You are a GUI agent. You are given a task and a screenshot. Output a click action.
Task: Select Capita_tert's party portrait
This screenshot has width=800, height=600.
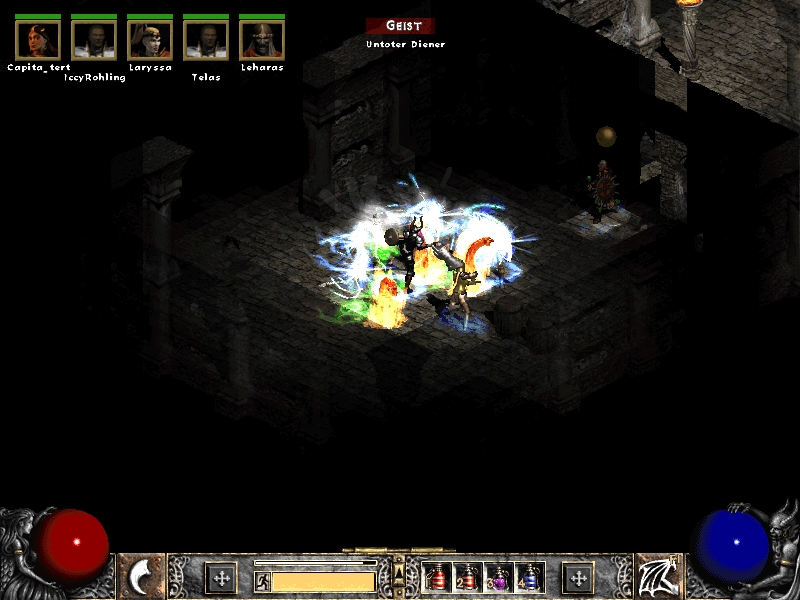click(x=38, y=39)
